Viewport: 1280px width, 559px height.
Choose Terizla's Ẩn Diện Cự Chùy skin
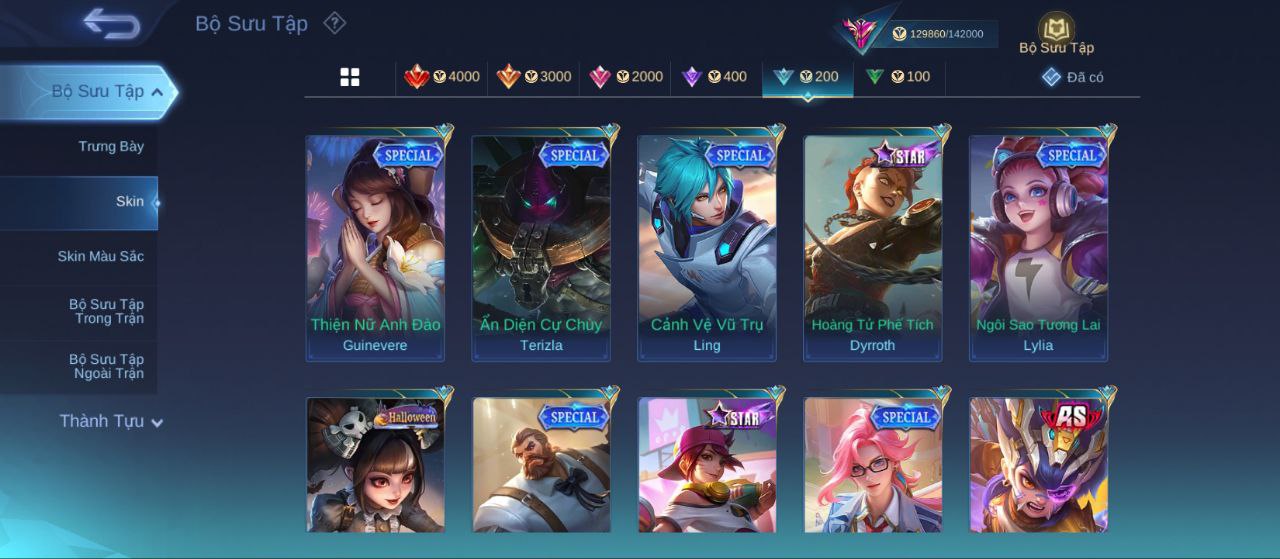[x=541, y=248]
